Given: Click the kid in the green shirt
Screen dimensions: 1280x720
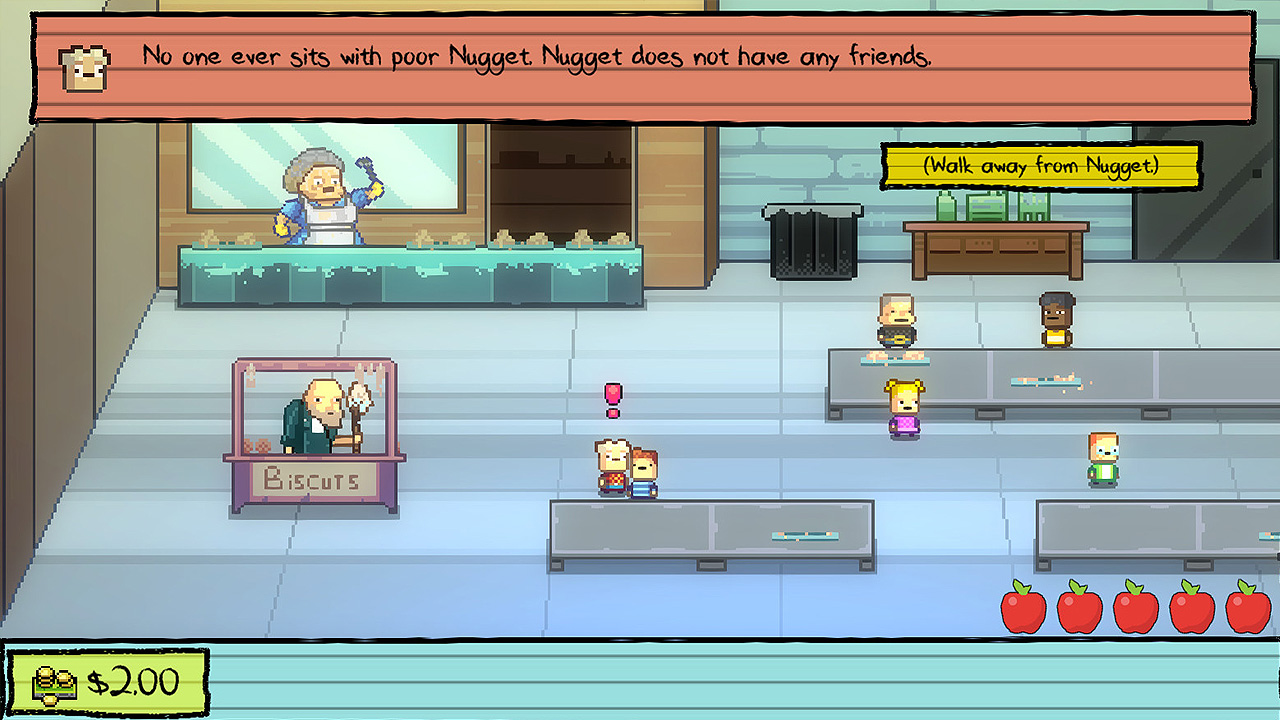Looking at the screenshot, I should [x=1103, y=458].
